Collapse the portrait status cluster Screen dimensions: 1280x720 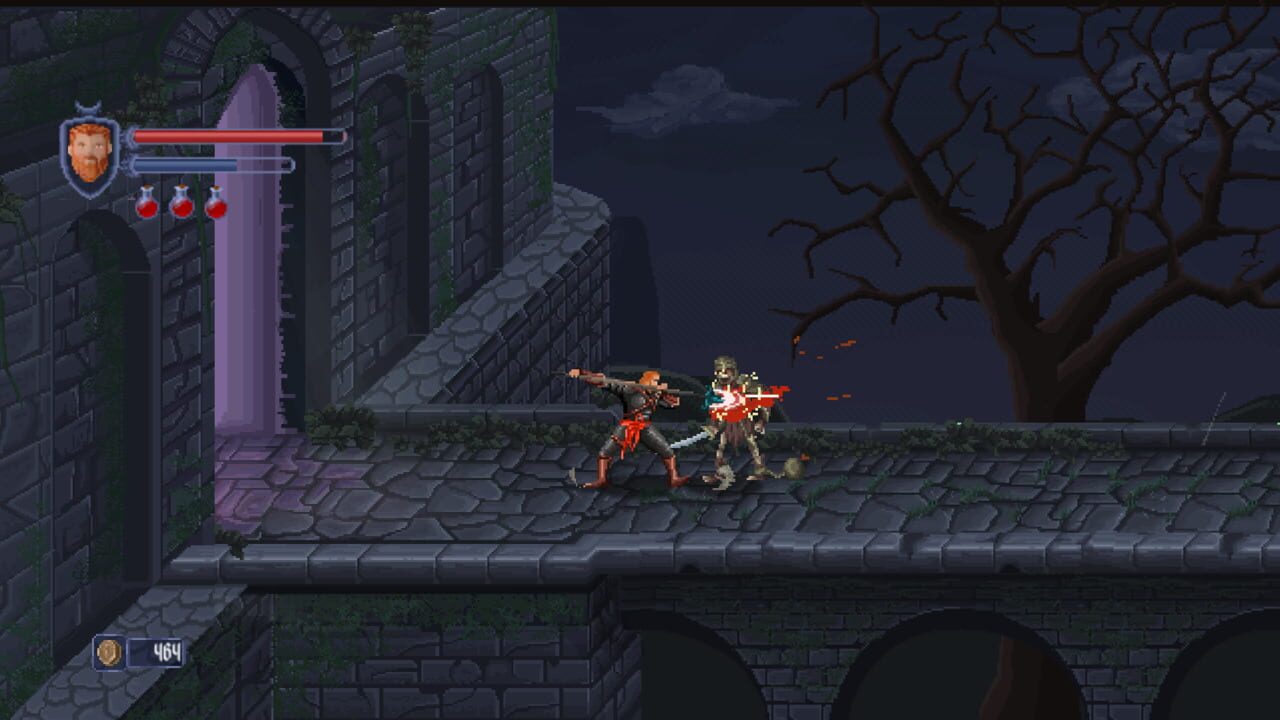(88, 150)
